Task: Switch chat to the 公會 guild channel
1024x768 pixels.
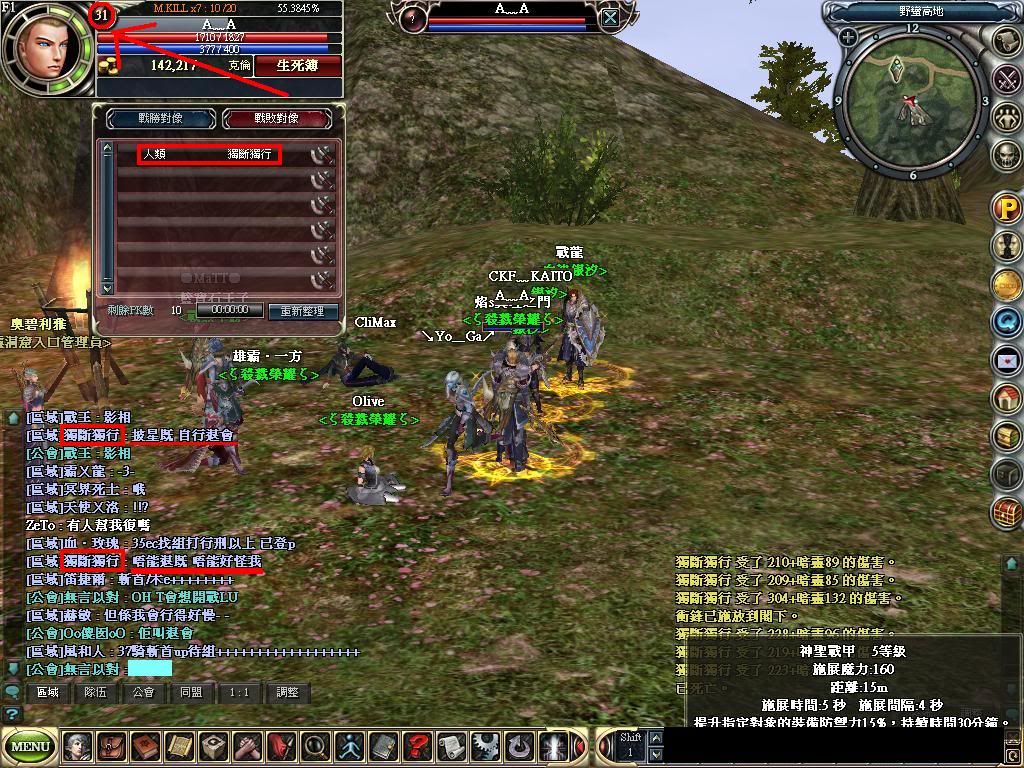Action: 144,692
